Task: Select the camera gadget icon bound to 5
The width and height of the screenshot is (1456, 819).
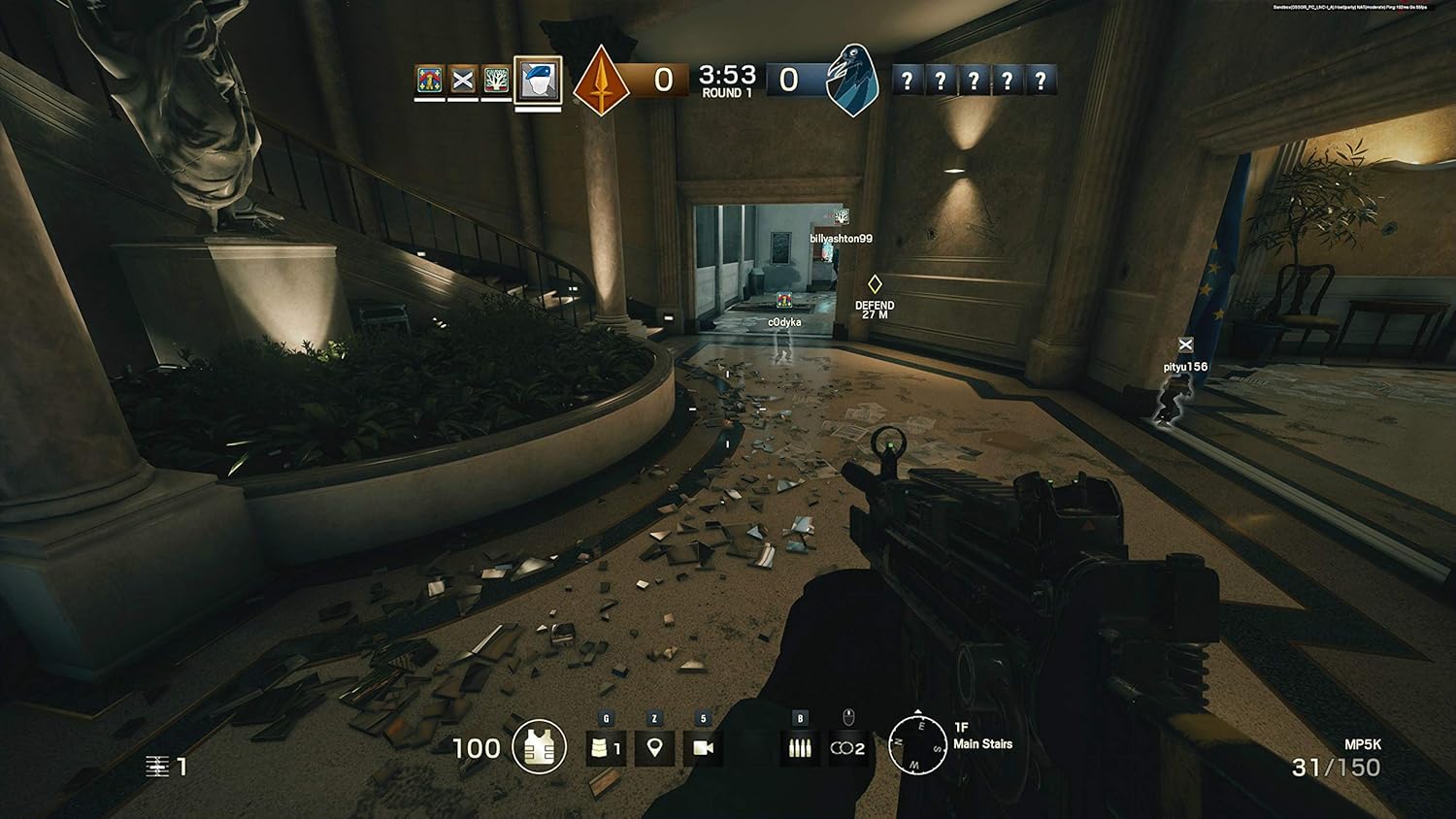Action: [705, 748]
